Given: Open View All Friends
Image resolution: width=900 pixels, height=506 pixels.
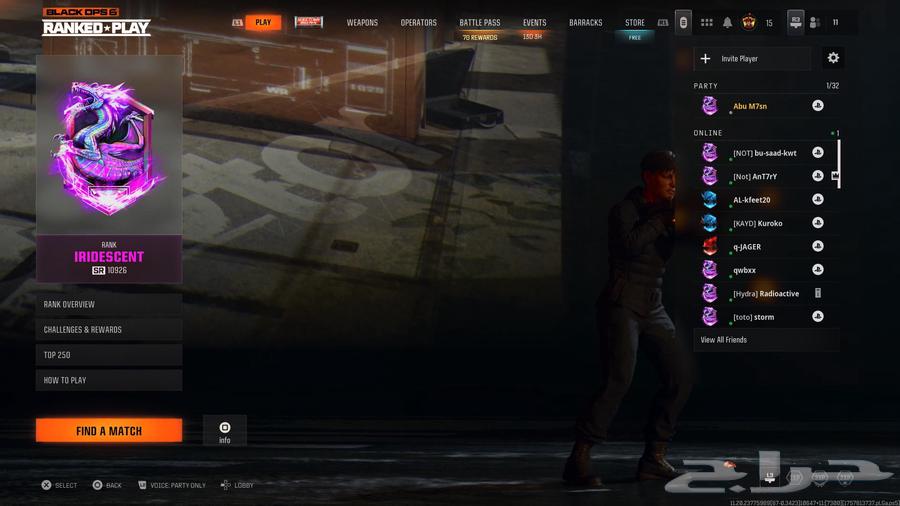Looking at the screenshot, I should [723, 340].
